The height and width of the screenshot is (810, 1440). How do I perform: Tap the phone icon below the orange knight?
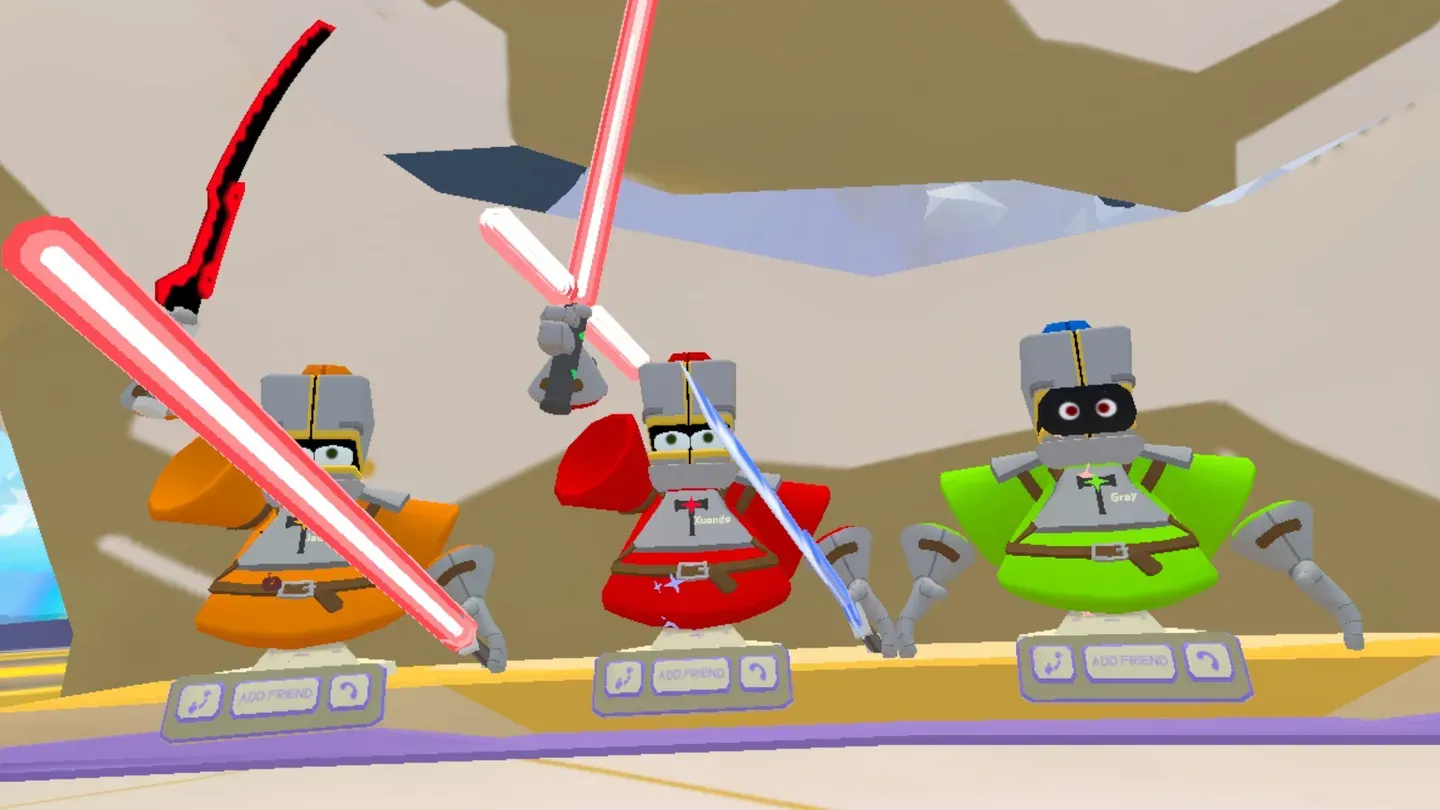point(349,691)
